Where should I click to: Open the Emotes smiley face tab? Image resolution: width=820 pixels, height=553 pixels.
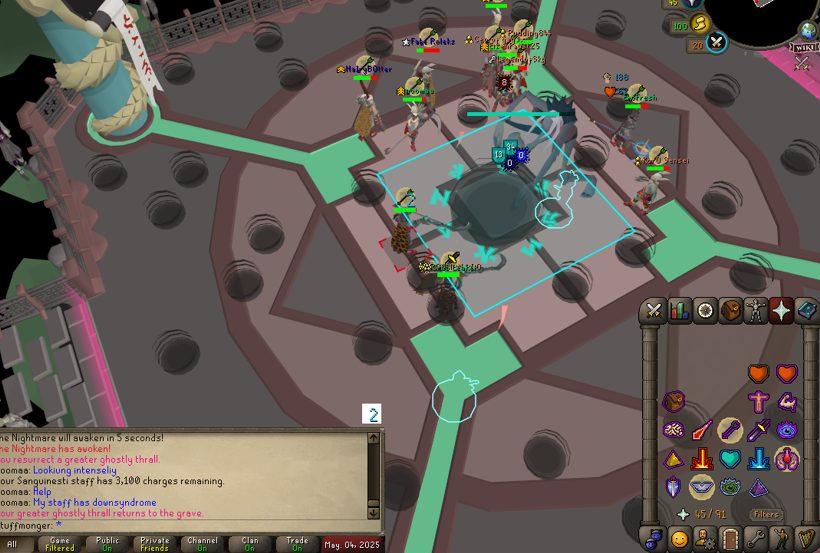pyautogui.click(x=680, y=539)
